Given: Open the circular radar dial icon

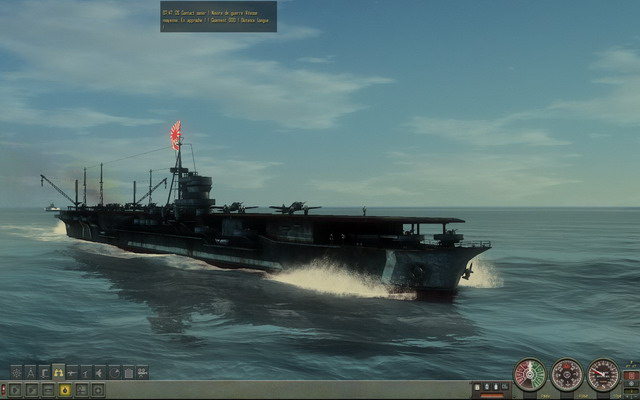Looking at the screenshot, I should tap(114, 373).
